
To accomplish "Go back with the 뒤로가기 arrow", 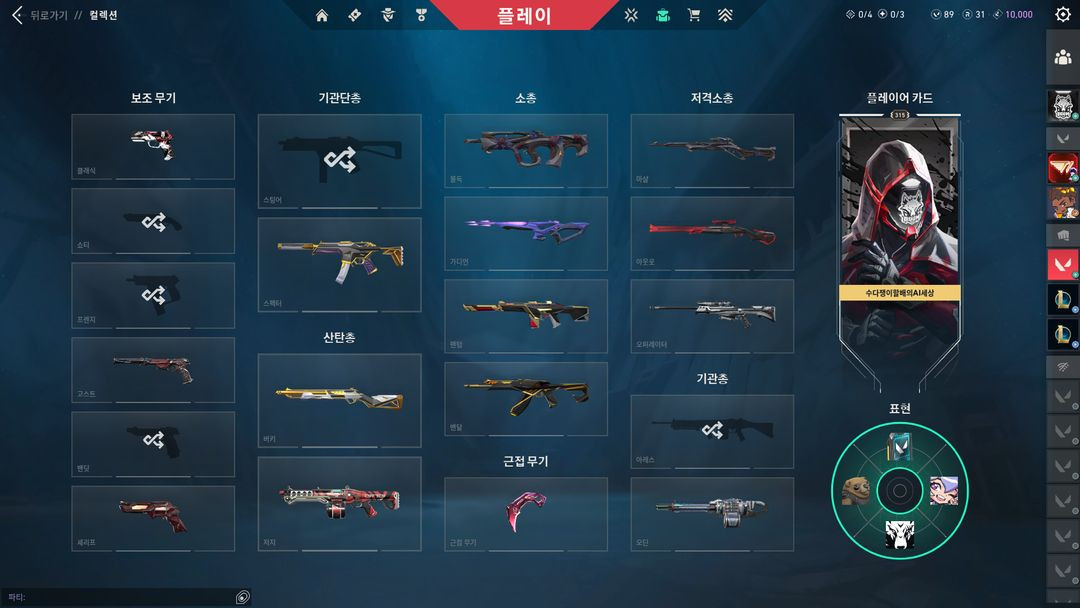I will click(x=17, y=15).
